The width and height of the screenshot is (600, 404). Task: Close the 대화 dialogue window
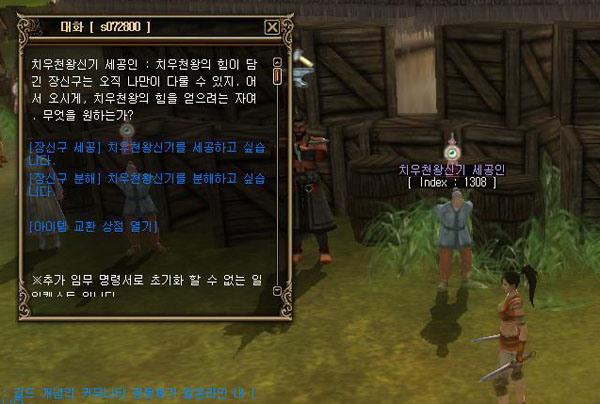click(271, 28)
